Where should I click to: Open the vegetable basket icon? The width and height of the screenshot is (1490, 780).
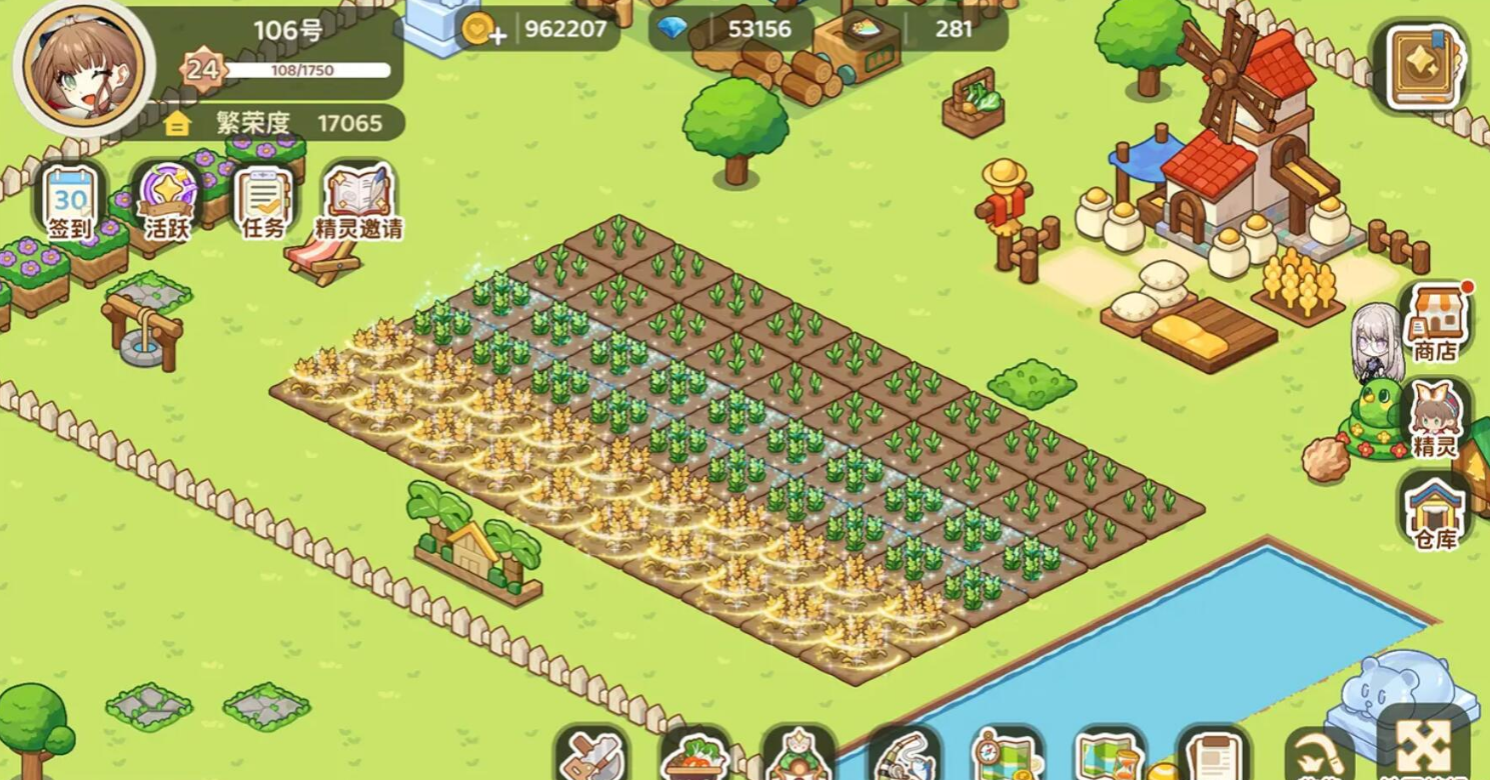[x=694, y=754]
